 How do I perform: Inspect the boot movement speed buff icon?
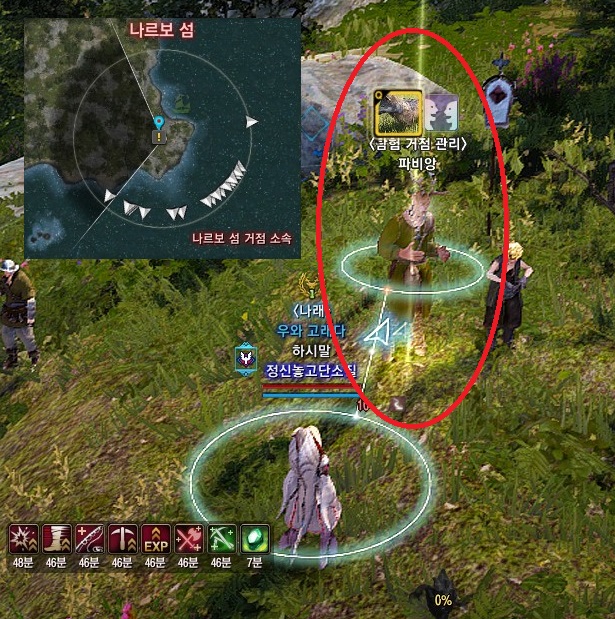click(x=57, y=540)
